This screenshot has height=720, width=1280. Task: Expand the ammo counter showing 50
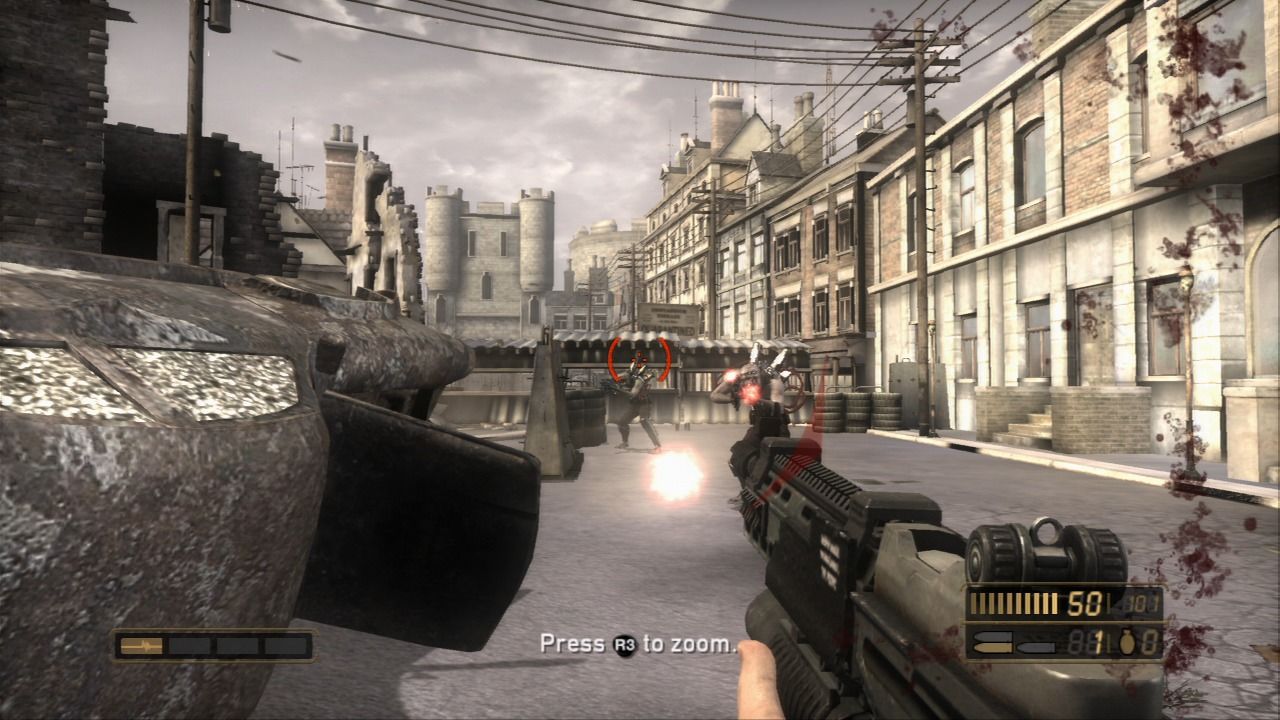(1083, 602)
